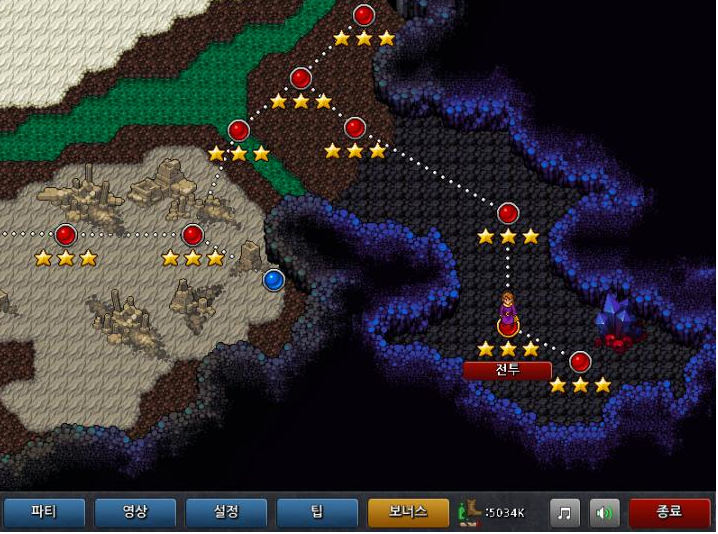Quit using the red 종료 button
Viewport: 718px width, 534px height.
click(669, 513)
